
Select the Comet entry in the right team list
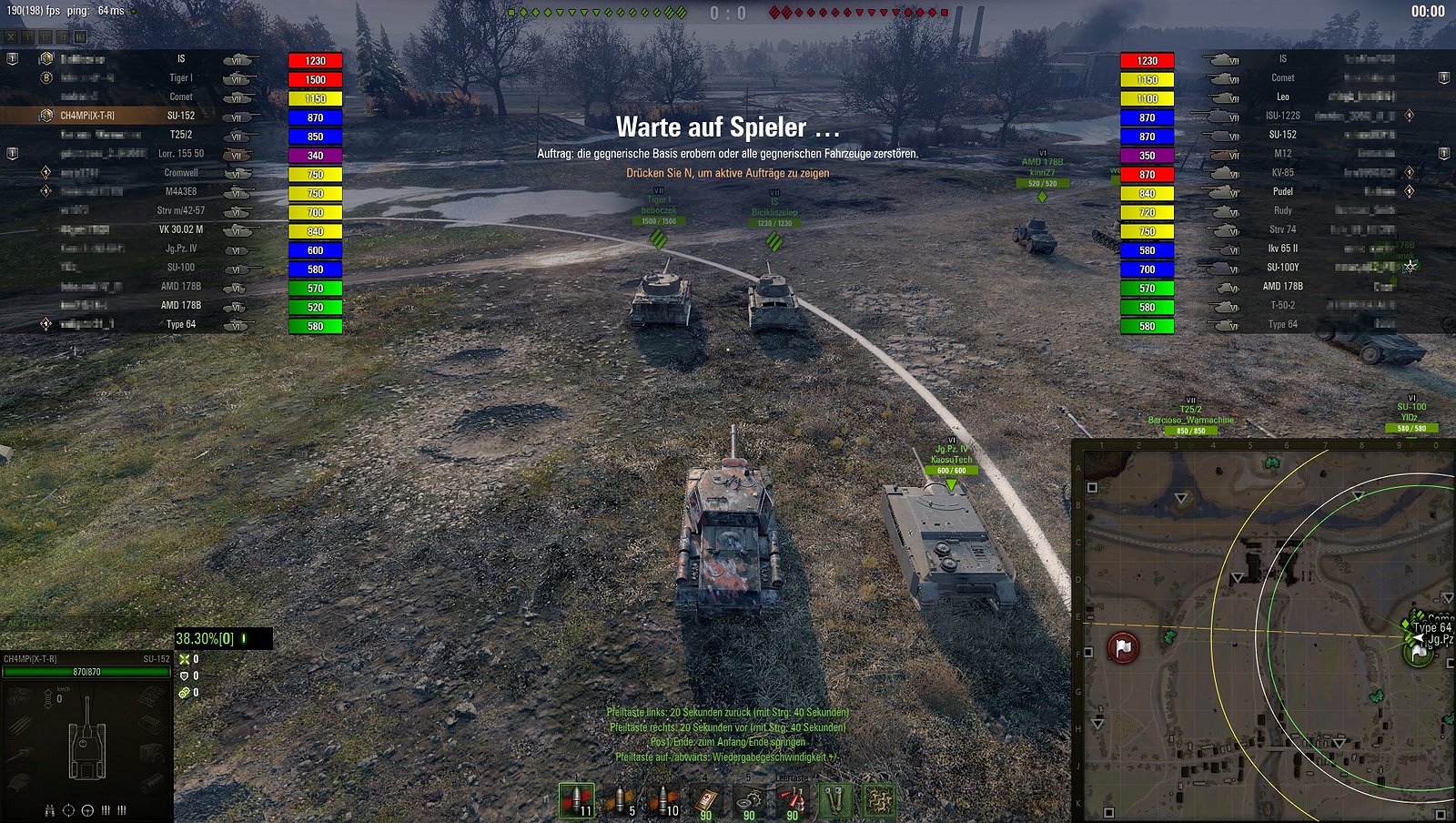(1282, 77)
